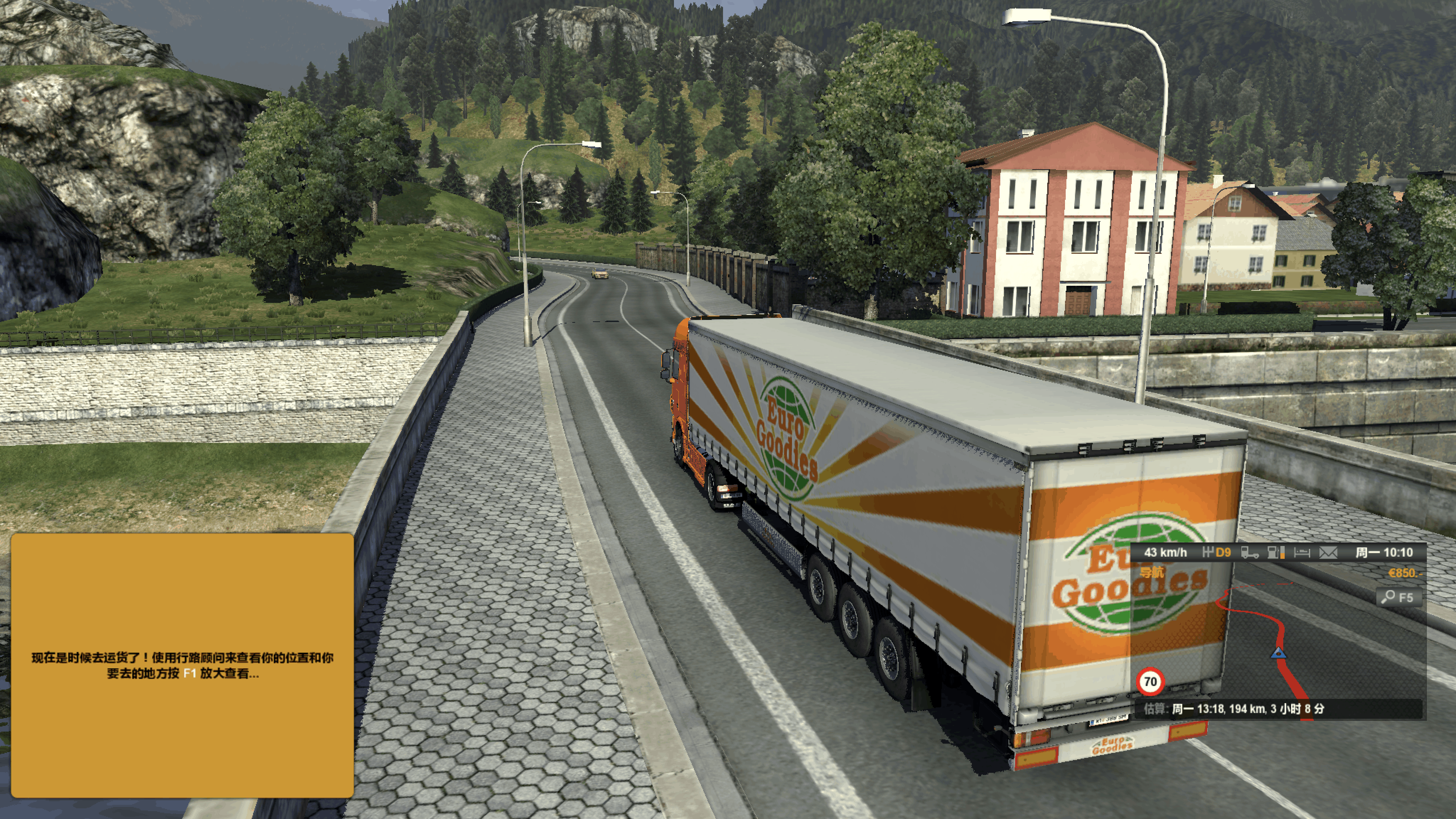
Task: Open the truck damage icon
Action: point(1250,553)
